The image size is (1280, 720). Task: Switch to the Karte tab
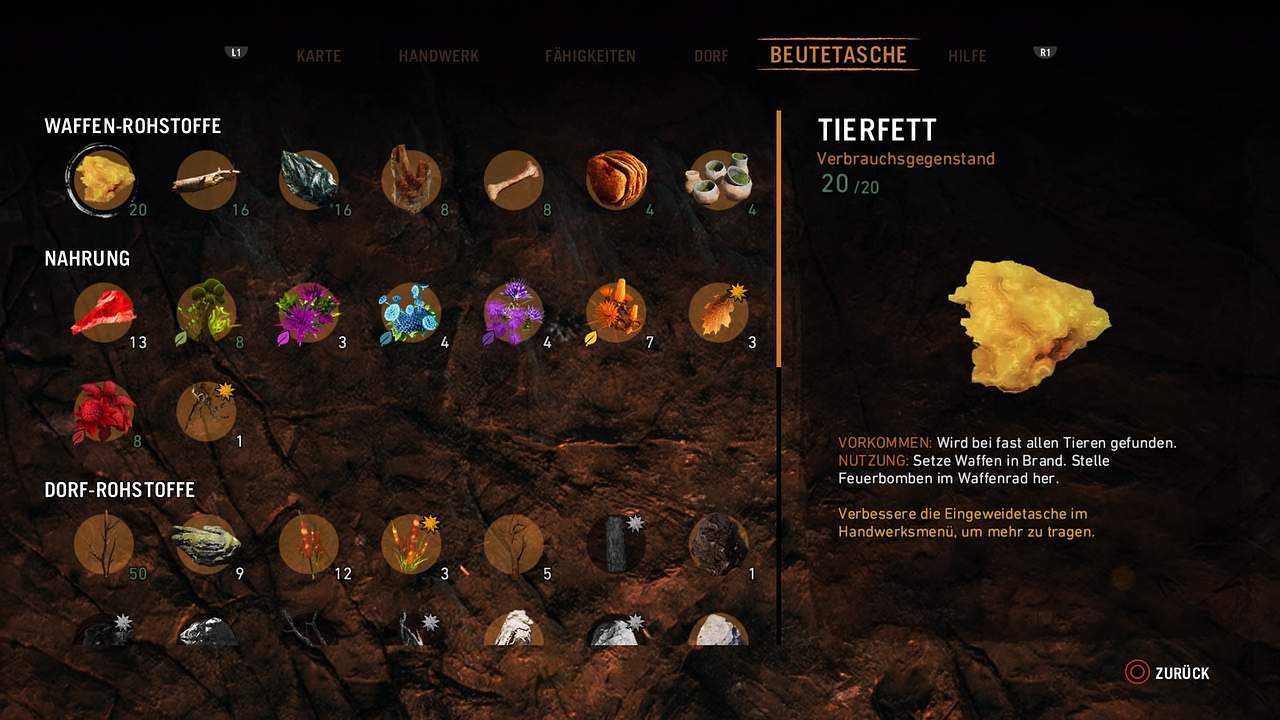click(318, 56)
